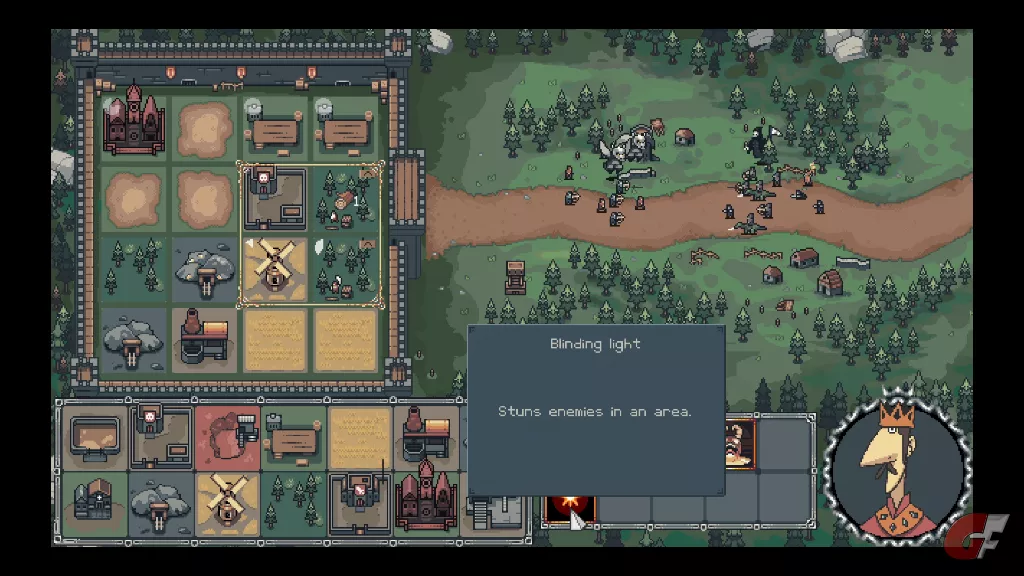This screenshot has height=576, width=1024.
Task: Select the pine forest tile in build palette
Action: click(x=293, y=502)
